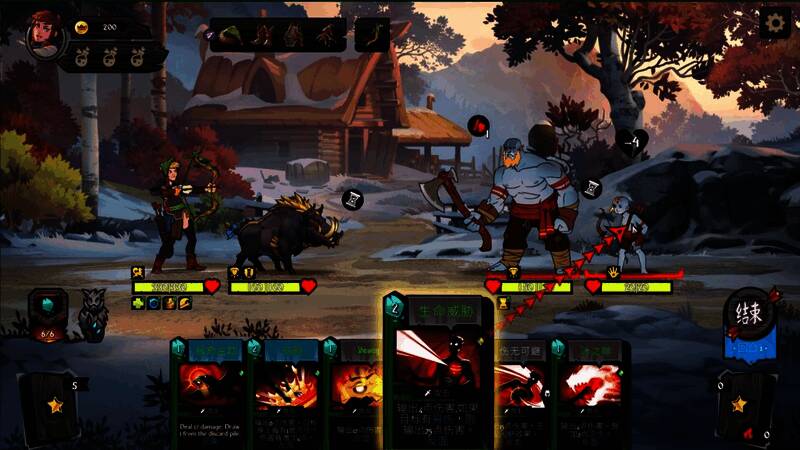Viewport: 800px width, 450px height.
Task: Open settings with the gear icon
Action: pyautogui.click(x=774, y=23)
